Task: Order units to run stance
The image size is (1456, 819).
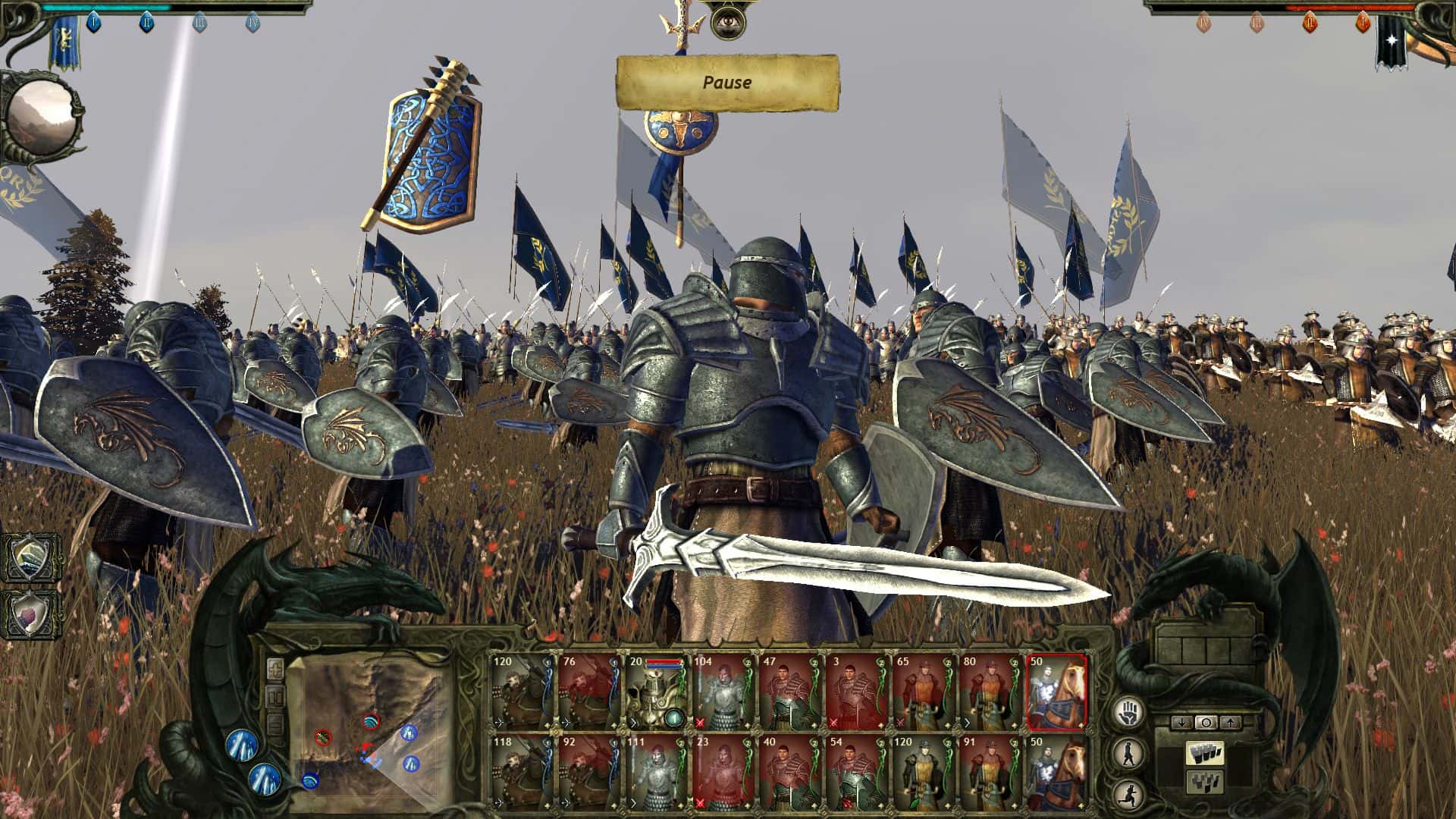Action: click(x=1128, y=795)
